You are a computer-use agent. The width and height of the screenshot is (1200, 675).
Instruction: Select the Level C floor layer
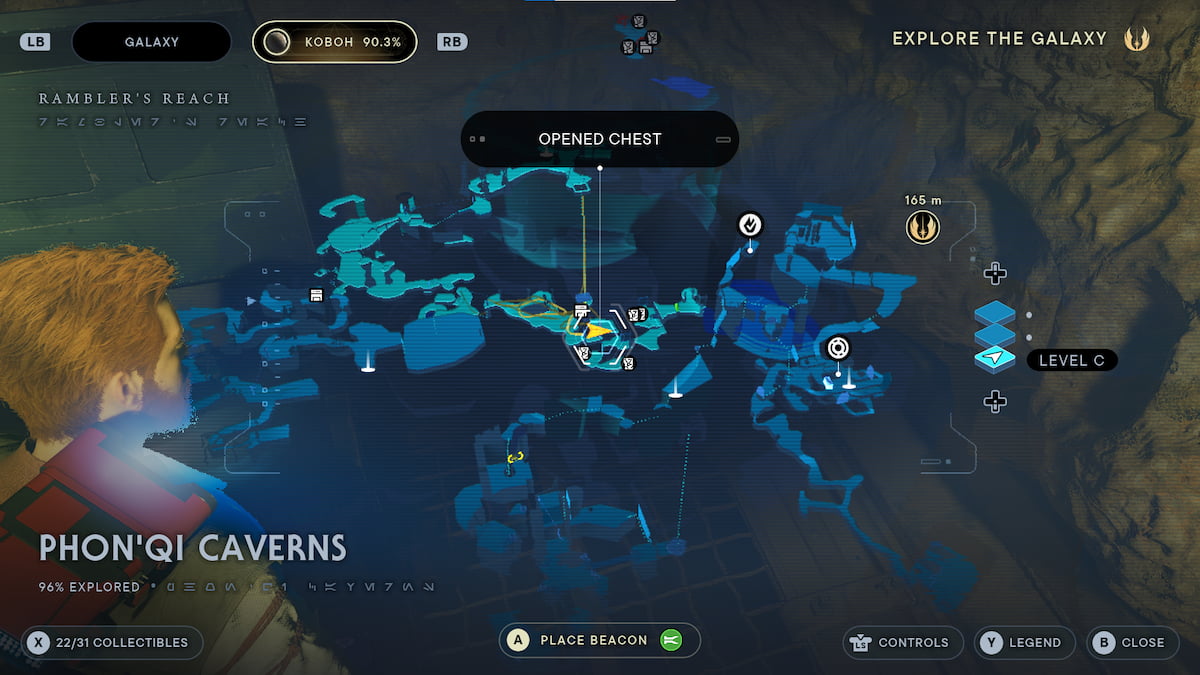click(1071, 360)
